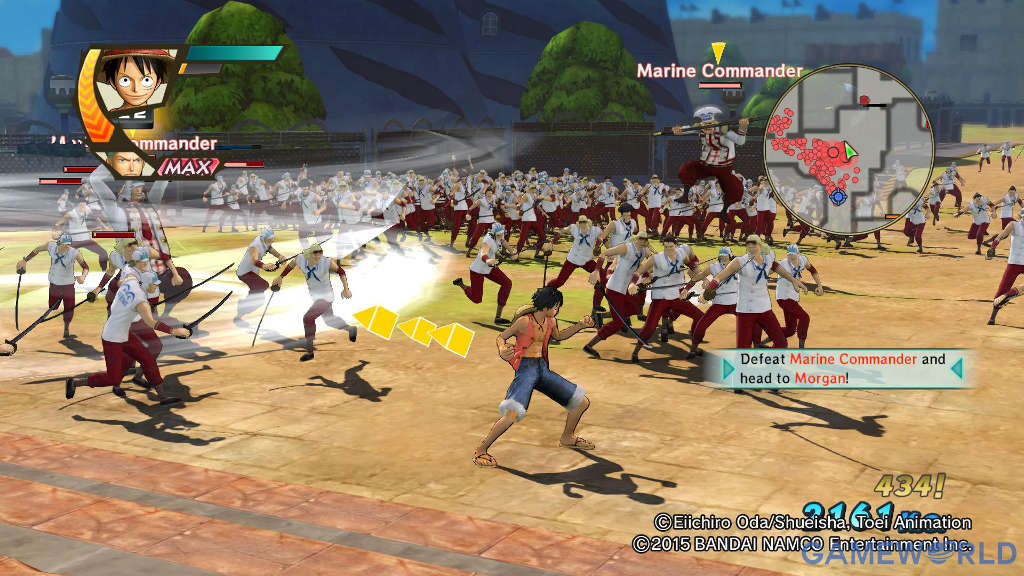Click the green arrow marker on minimap
The image size is (1024, 576).
pos(850,151)
